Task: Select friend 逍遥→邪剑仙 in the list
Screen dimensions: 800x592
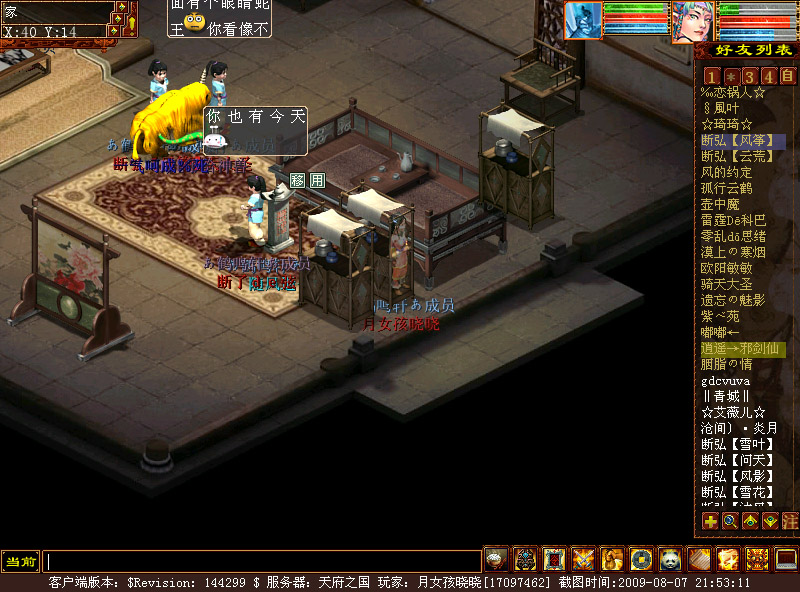Action: click(742, 349)
